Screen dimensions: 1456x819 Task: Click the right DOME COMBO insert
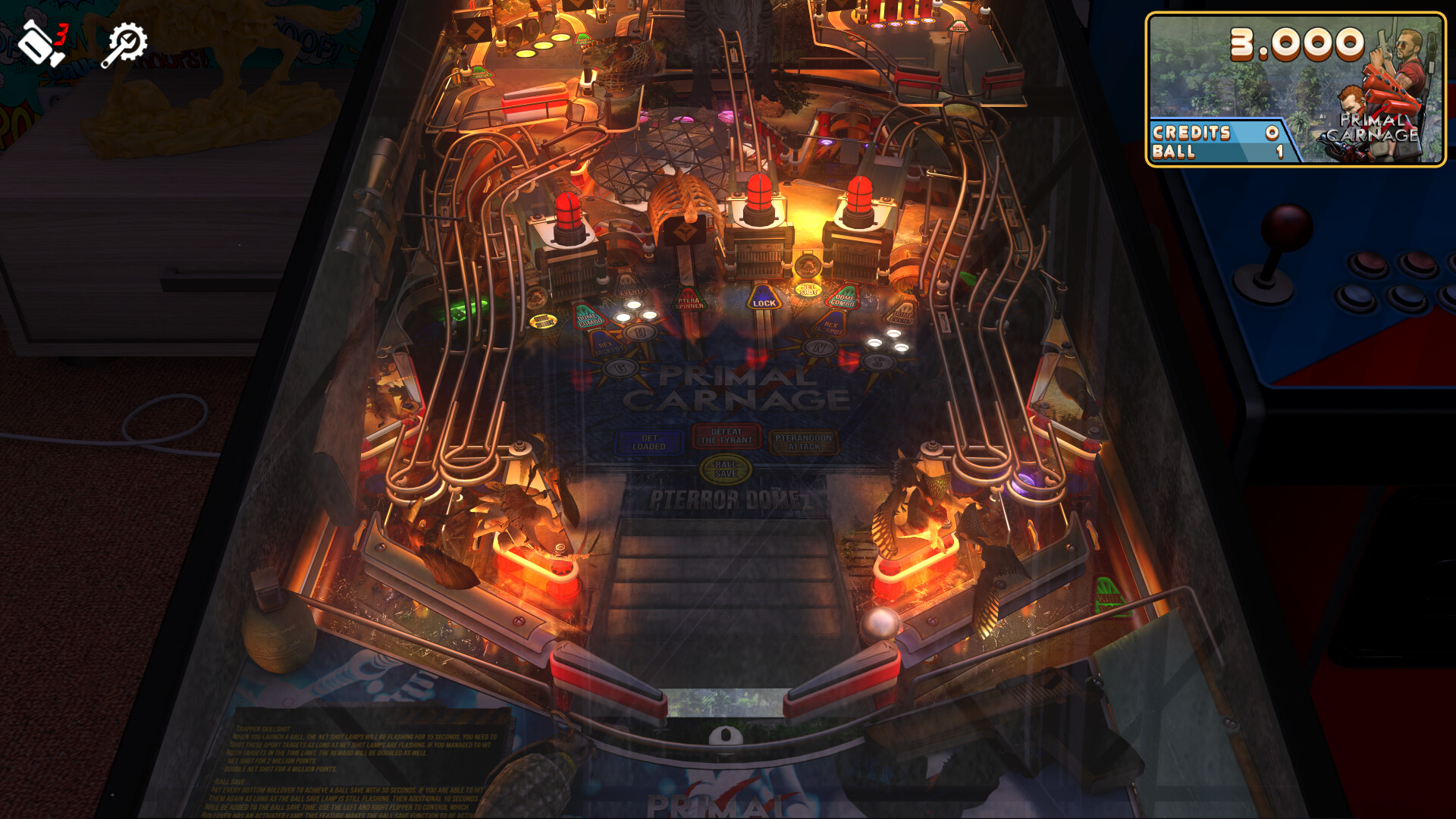pos(843,300)
